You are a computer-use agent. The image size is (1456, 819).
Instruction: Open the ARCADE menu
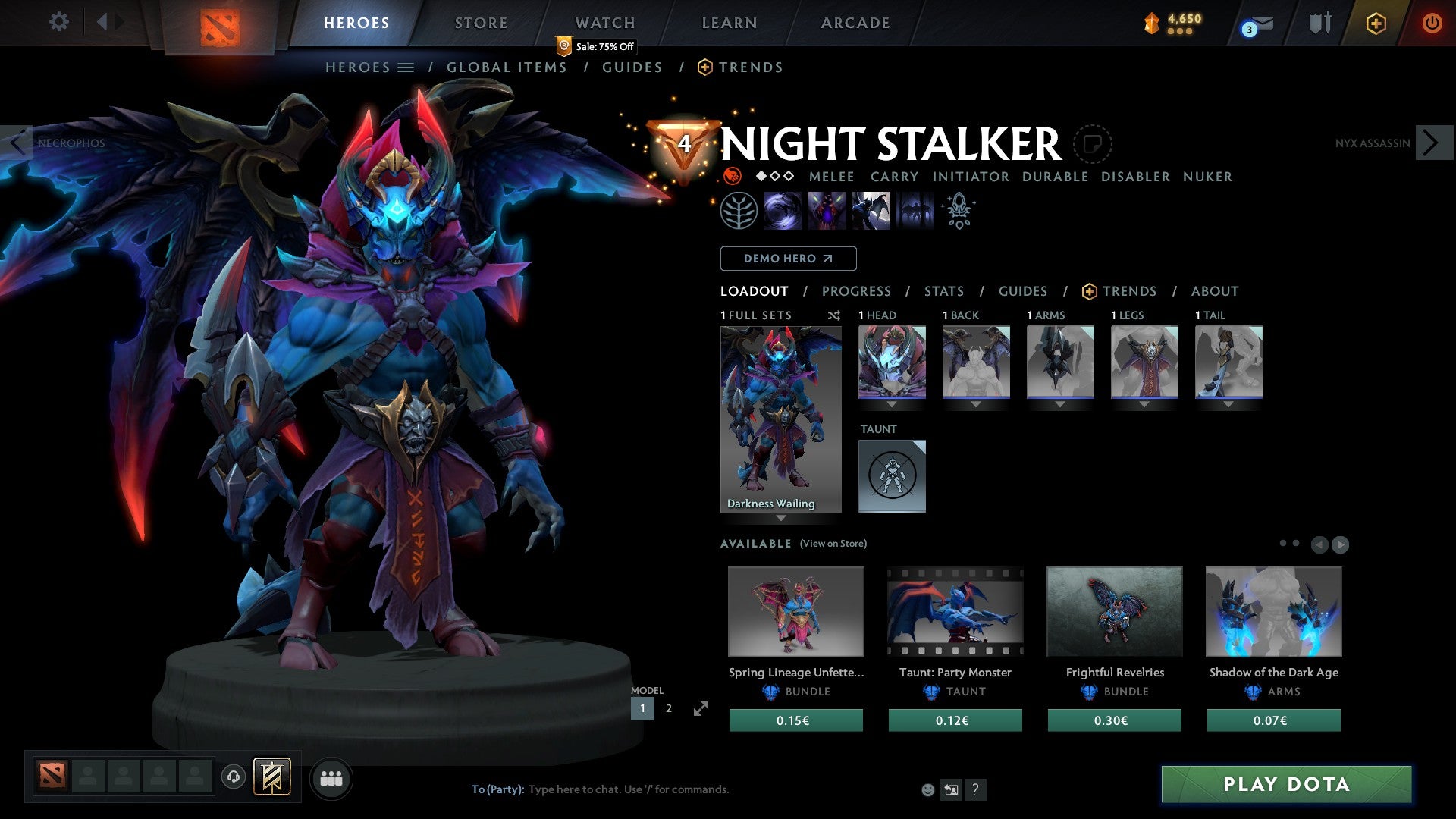[x=855, y=23]
